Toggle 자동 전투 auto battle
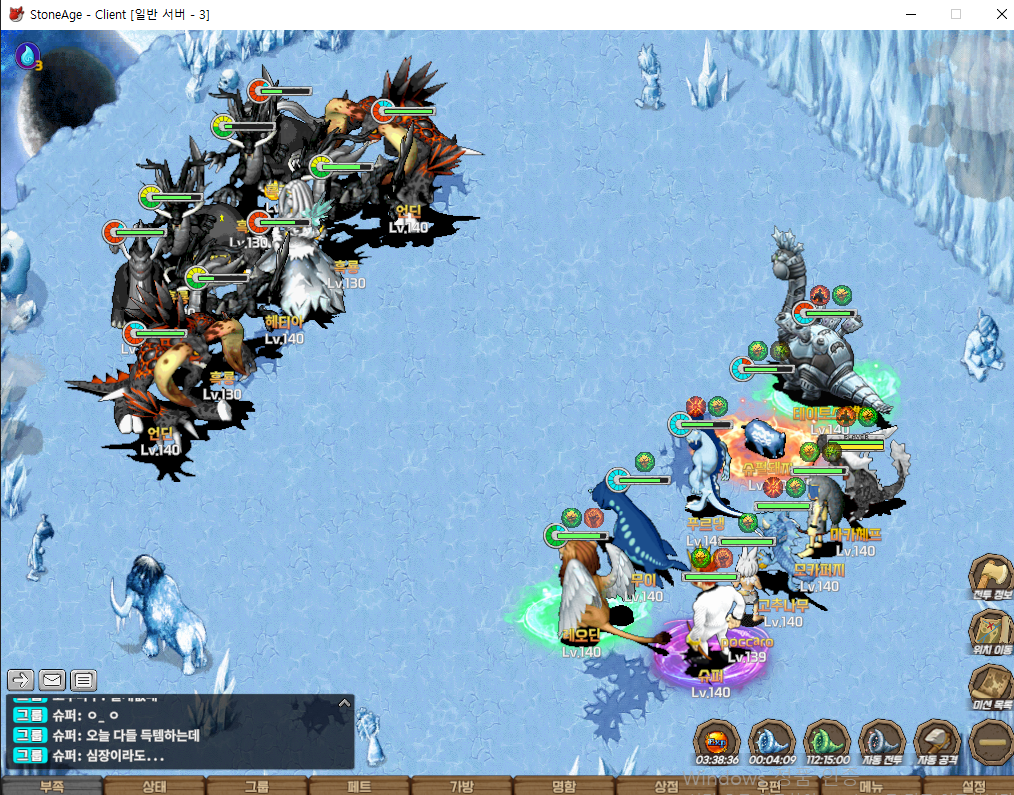 pyautogui.click(x=881, y=742)
